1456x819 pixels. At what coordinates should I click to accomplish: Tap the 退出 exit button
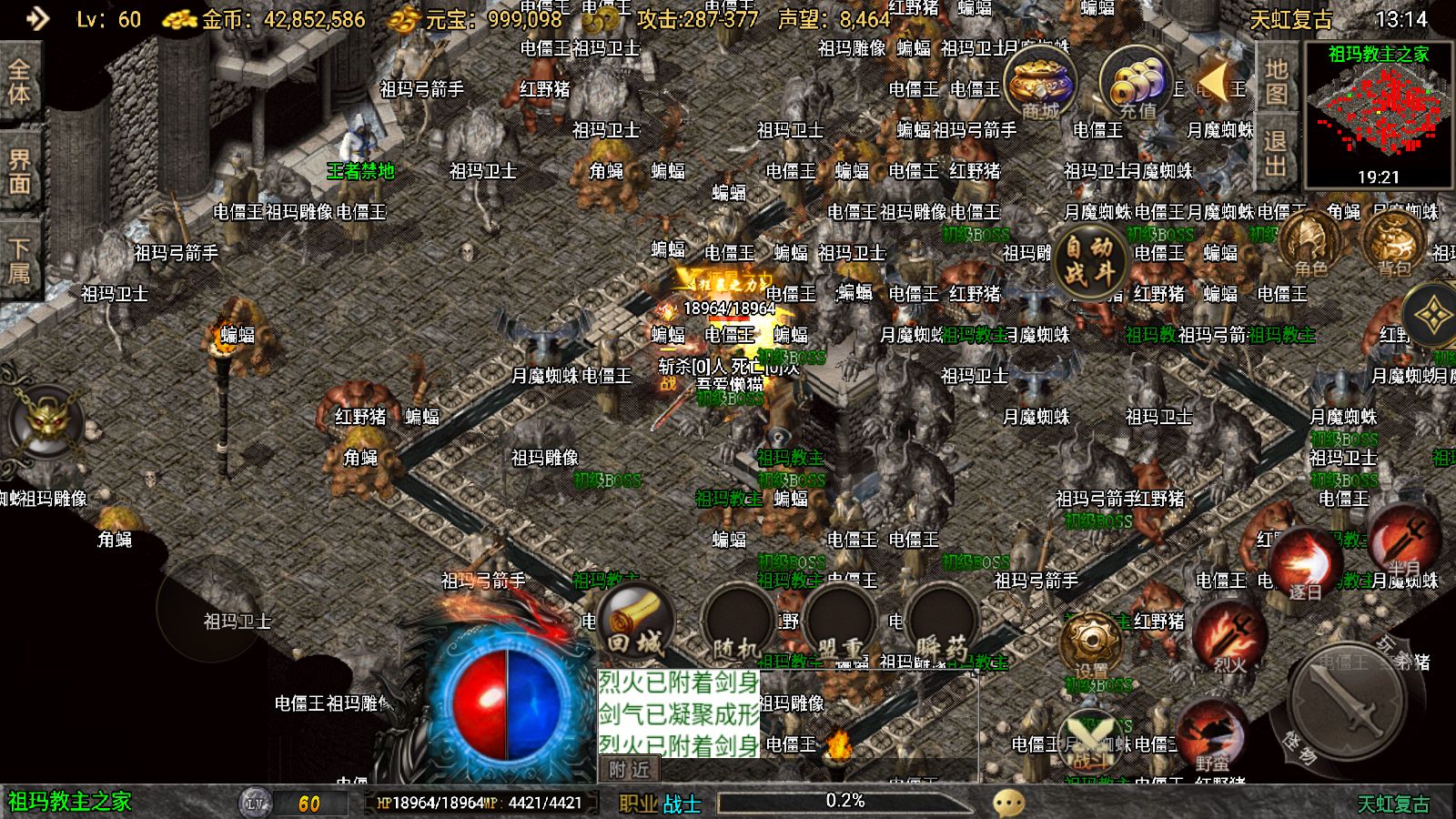(x=1276, y=153)
